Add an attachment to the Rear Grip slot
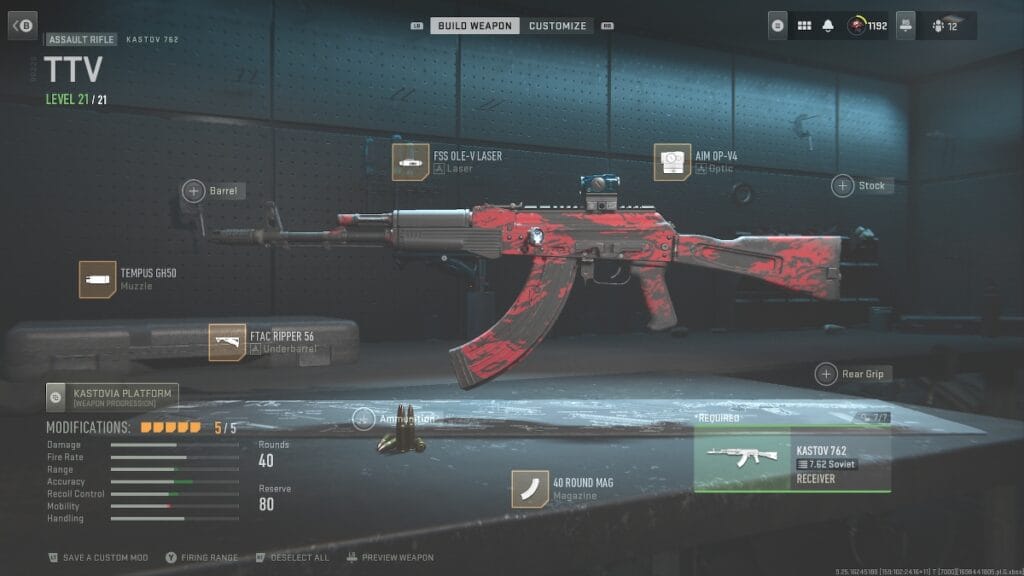Viewport: 1024px width, 576px height. 826,374
